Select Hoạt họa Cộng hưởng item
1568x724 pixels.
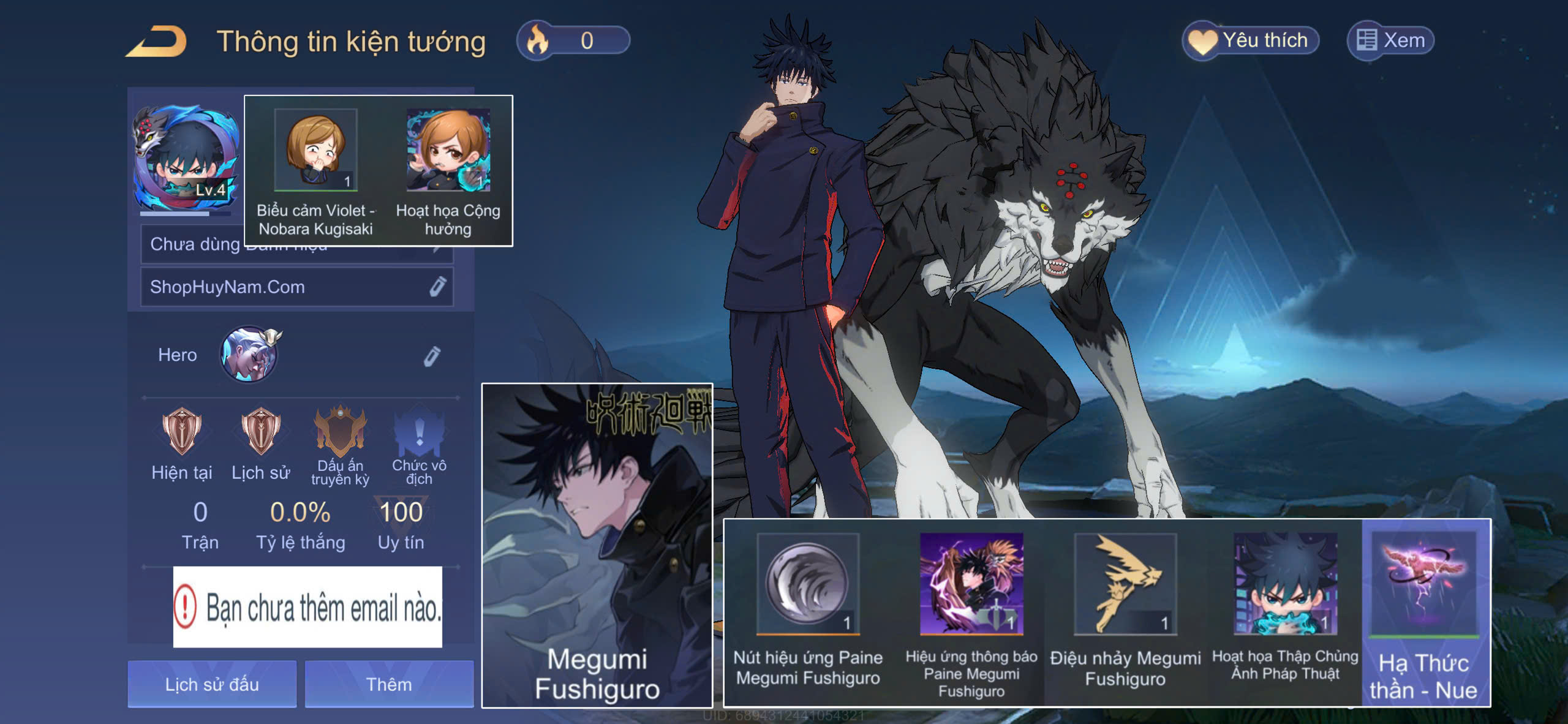pos(448,151)
